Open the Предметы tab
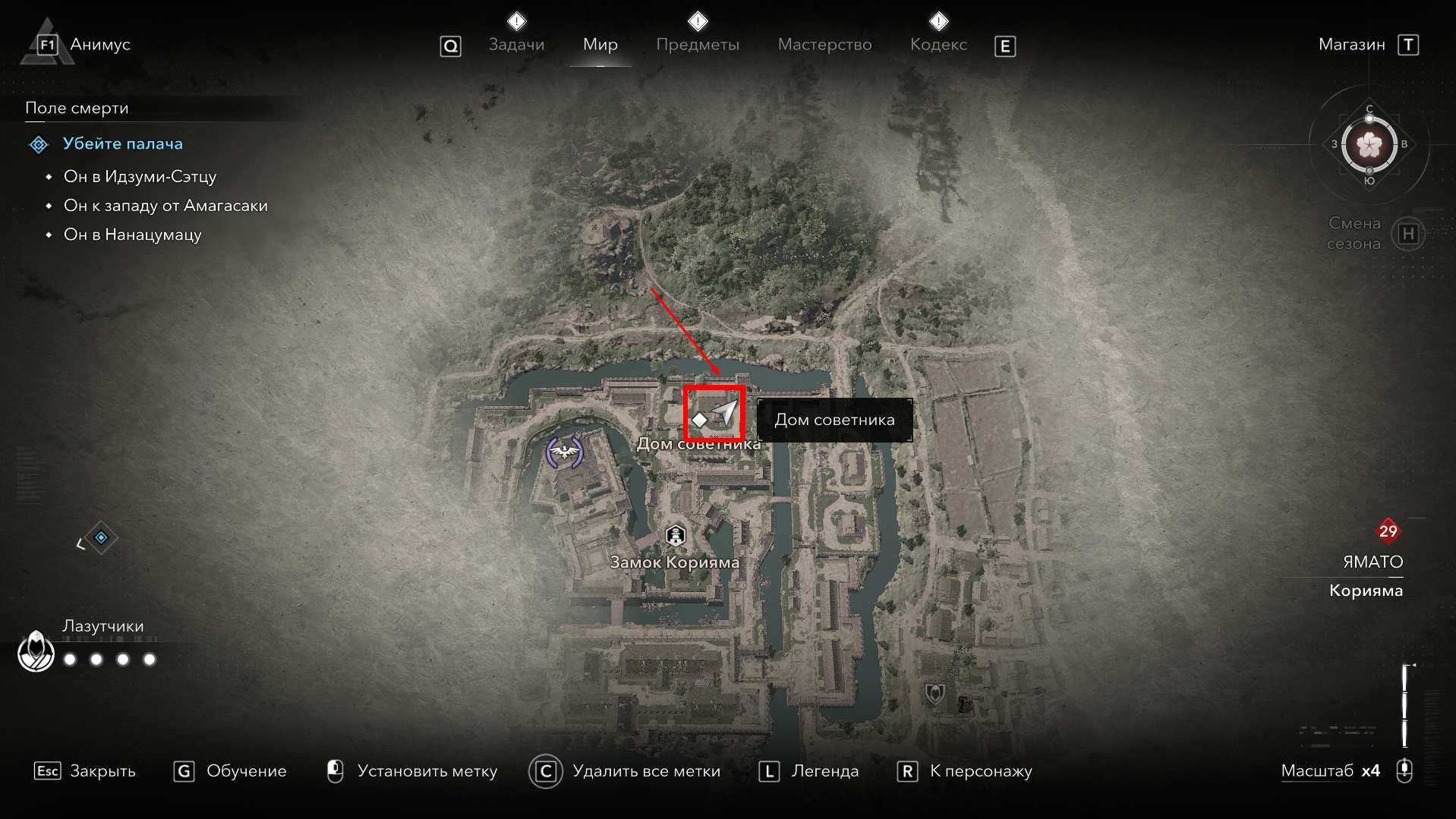1456x819 pixels. 697,45
